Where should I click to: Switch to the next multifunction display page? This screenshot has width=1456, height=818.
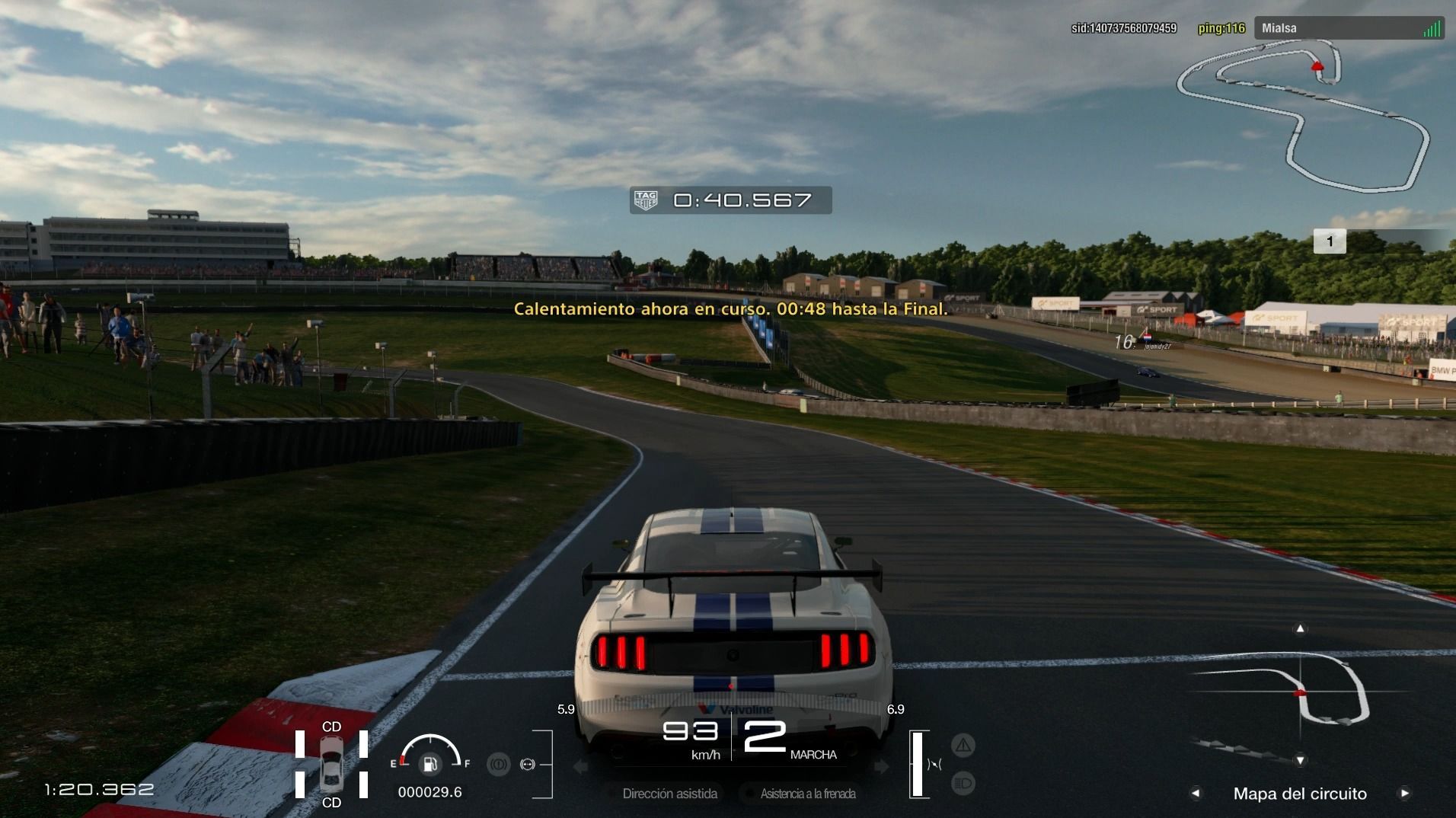click(x=1404, y=794)
